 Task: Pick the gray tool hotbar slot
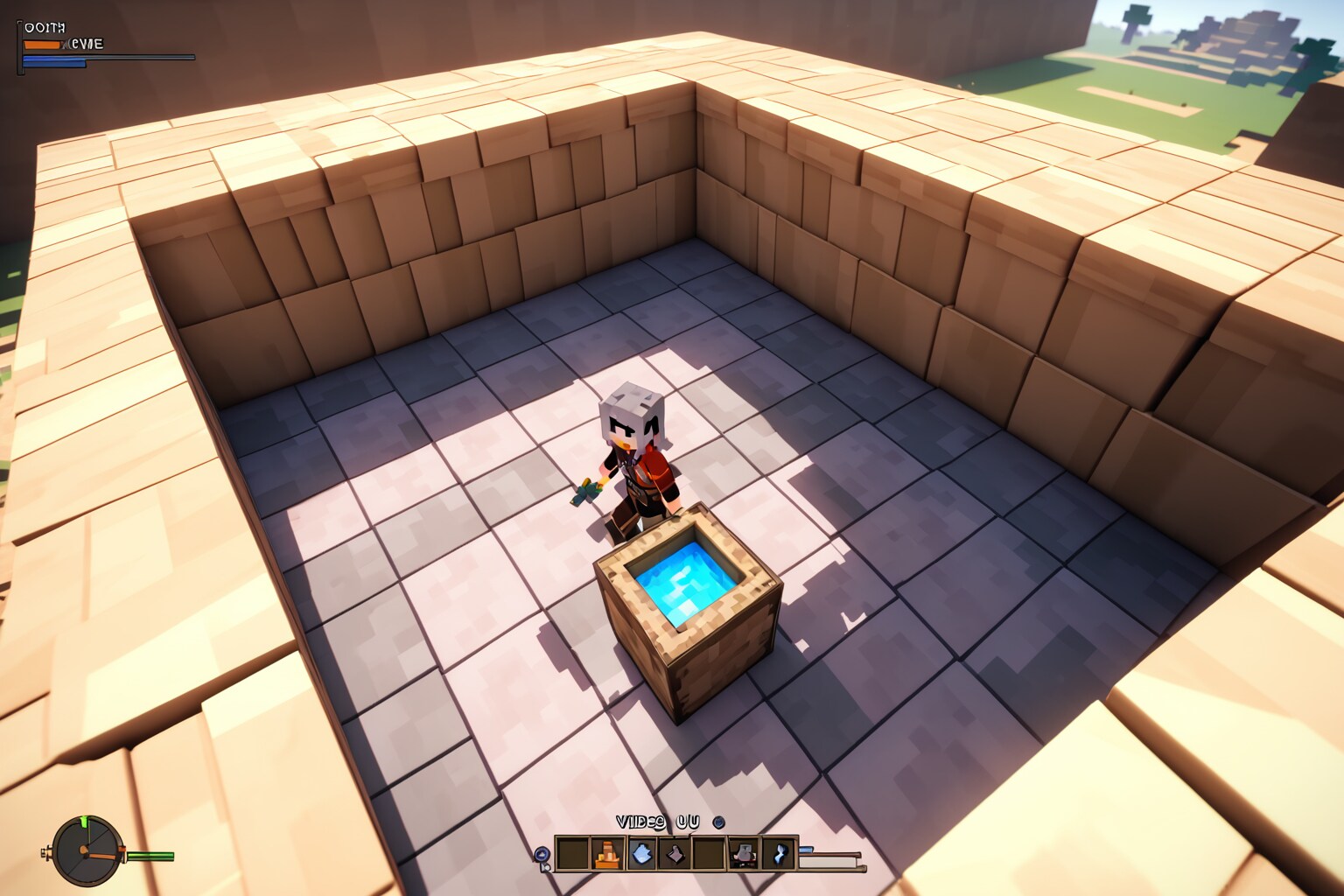[744, 853]
